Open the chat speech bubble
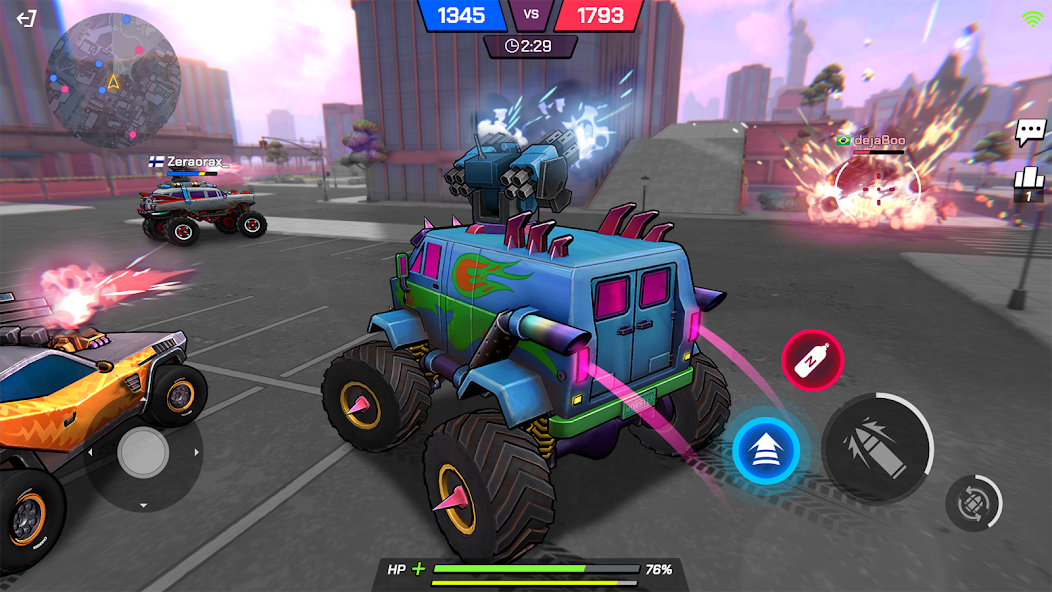This screenshot has height=592, width=1052. tap(1030, 132)
